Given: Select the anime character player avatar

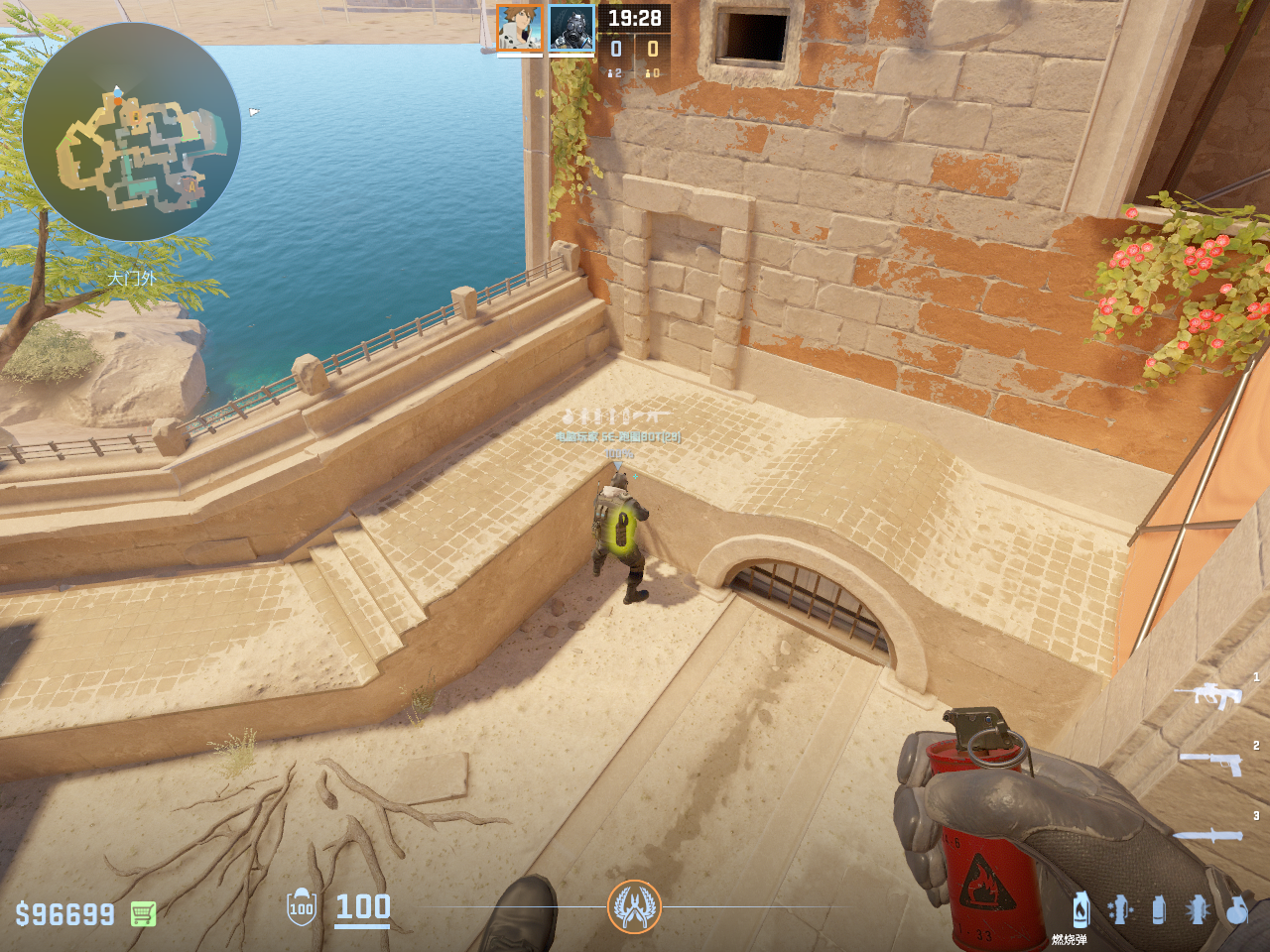Looking at the screenshot, I should tap(519, 29).
